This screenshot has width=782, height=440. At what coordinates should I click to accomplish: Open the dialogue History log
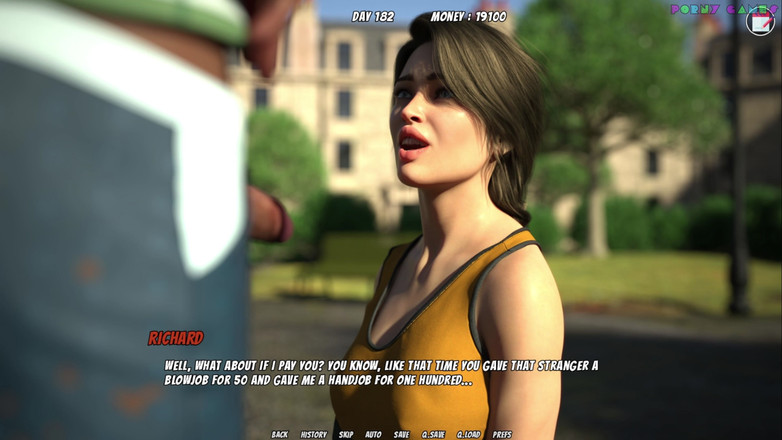click(314, 435)
